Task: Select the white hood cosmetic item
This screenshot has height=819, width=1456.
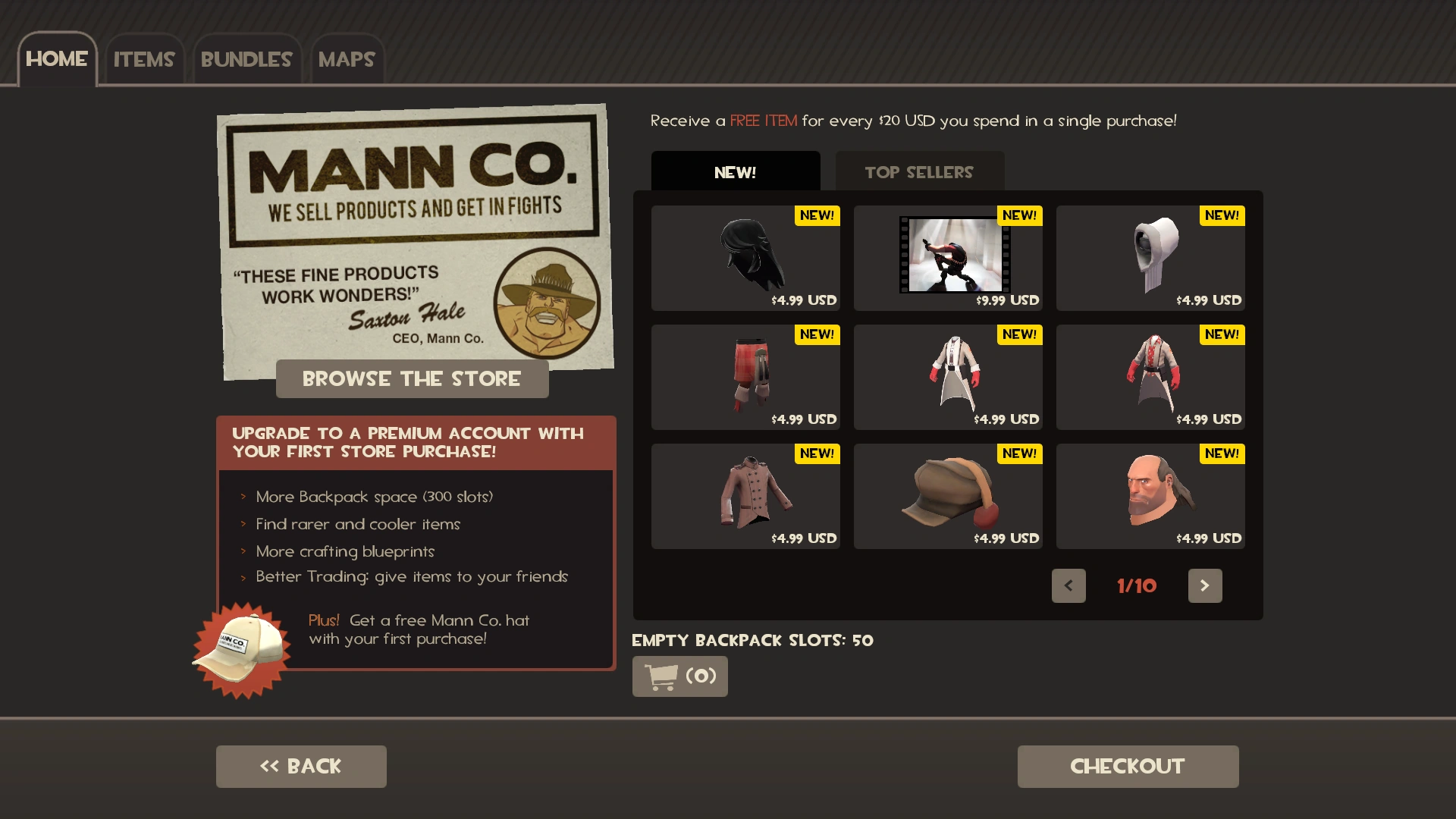Action: click(x=1150, y=256)
